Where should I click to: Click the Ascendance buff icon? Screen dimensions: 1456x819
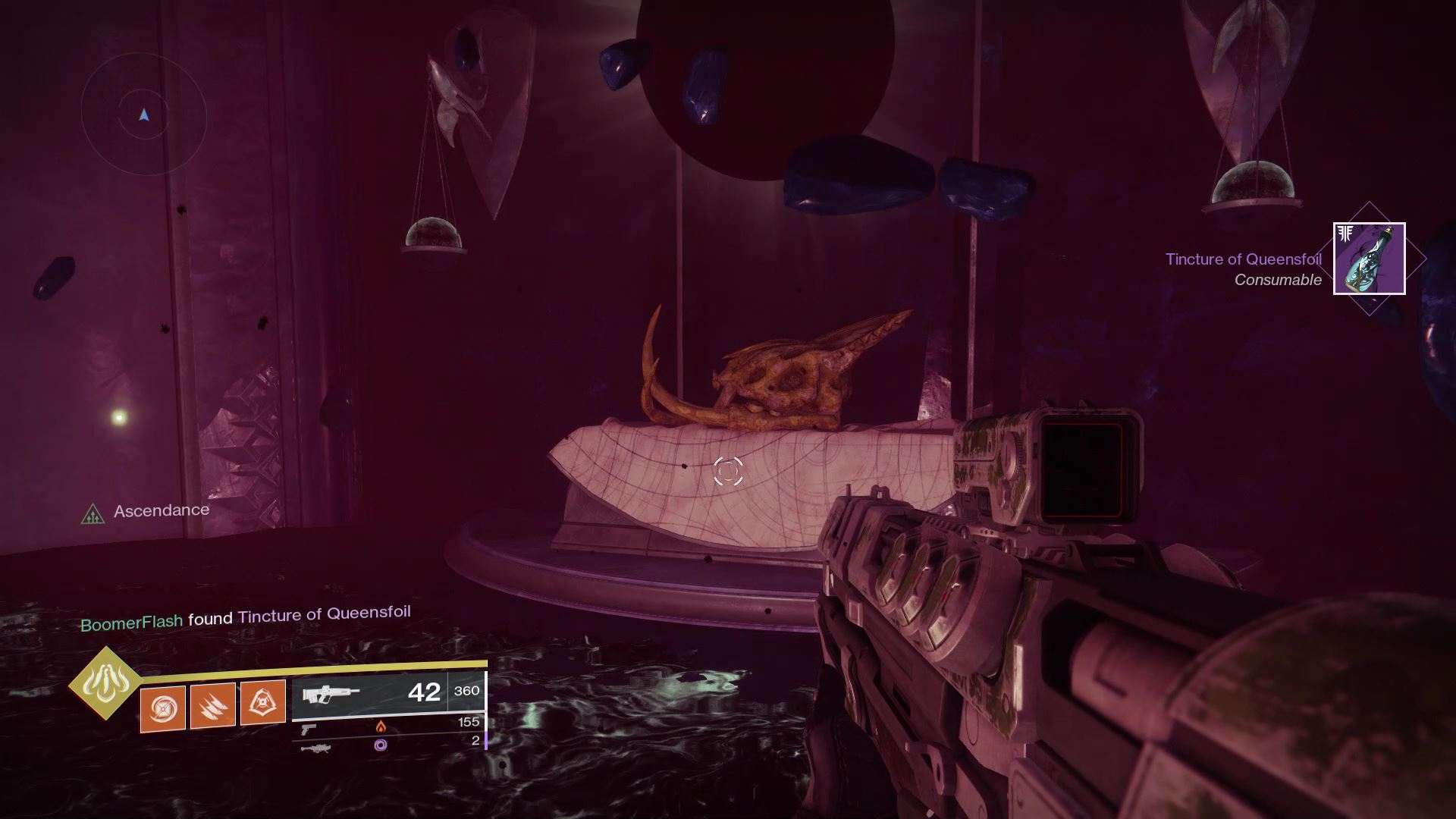click(x=93, y=515)
